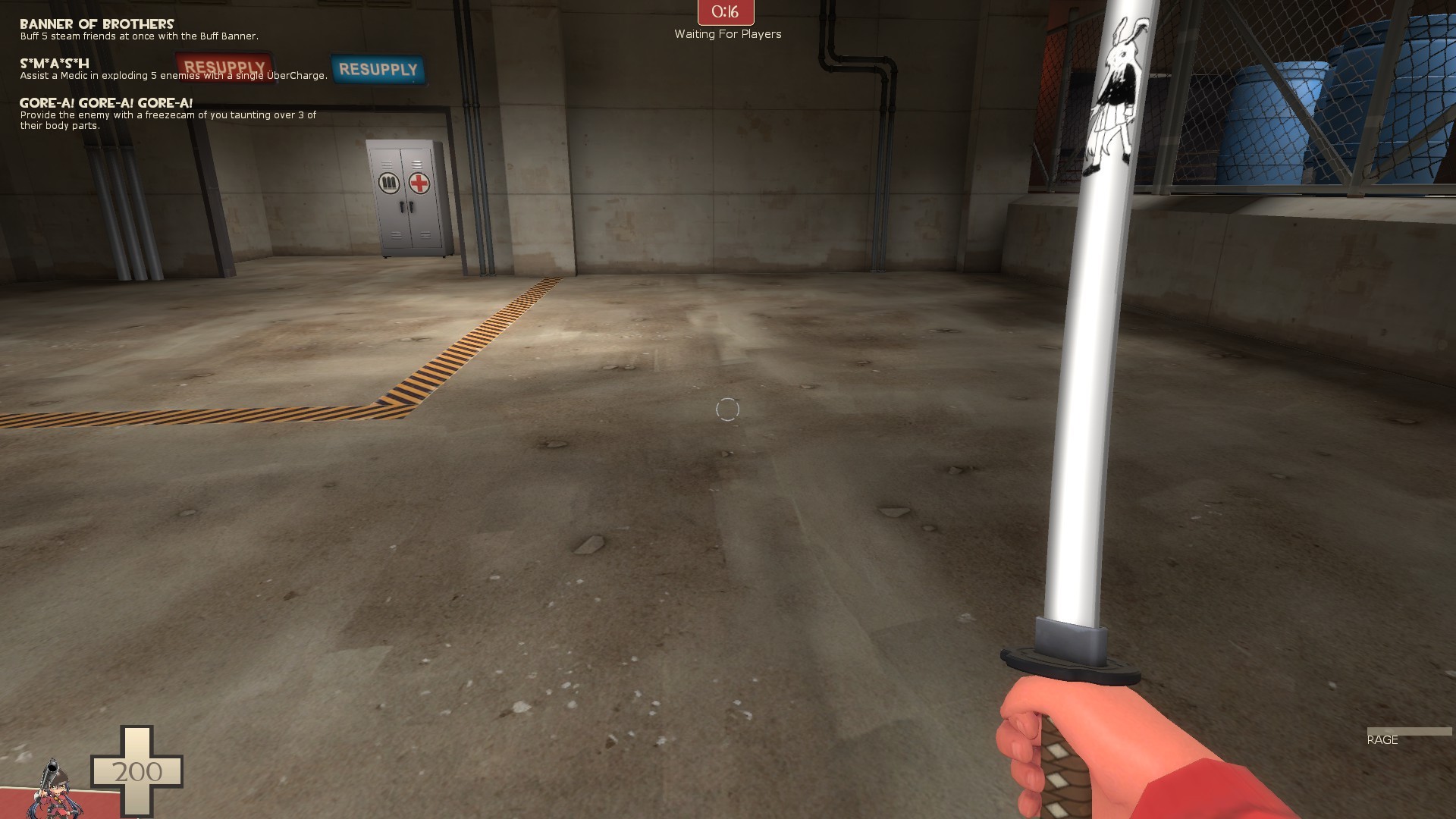1456x819 pixels.
Task: Expand the Buff Banner achievement description text
Action: coord(139,36)
